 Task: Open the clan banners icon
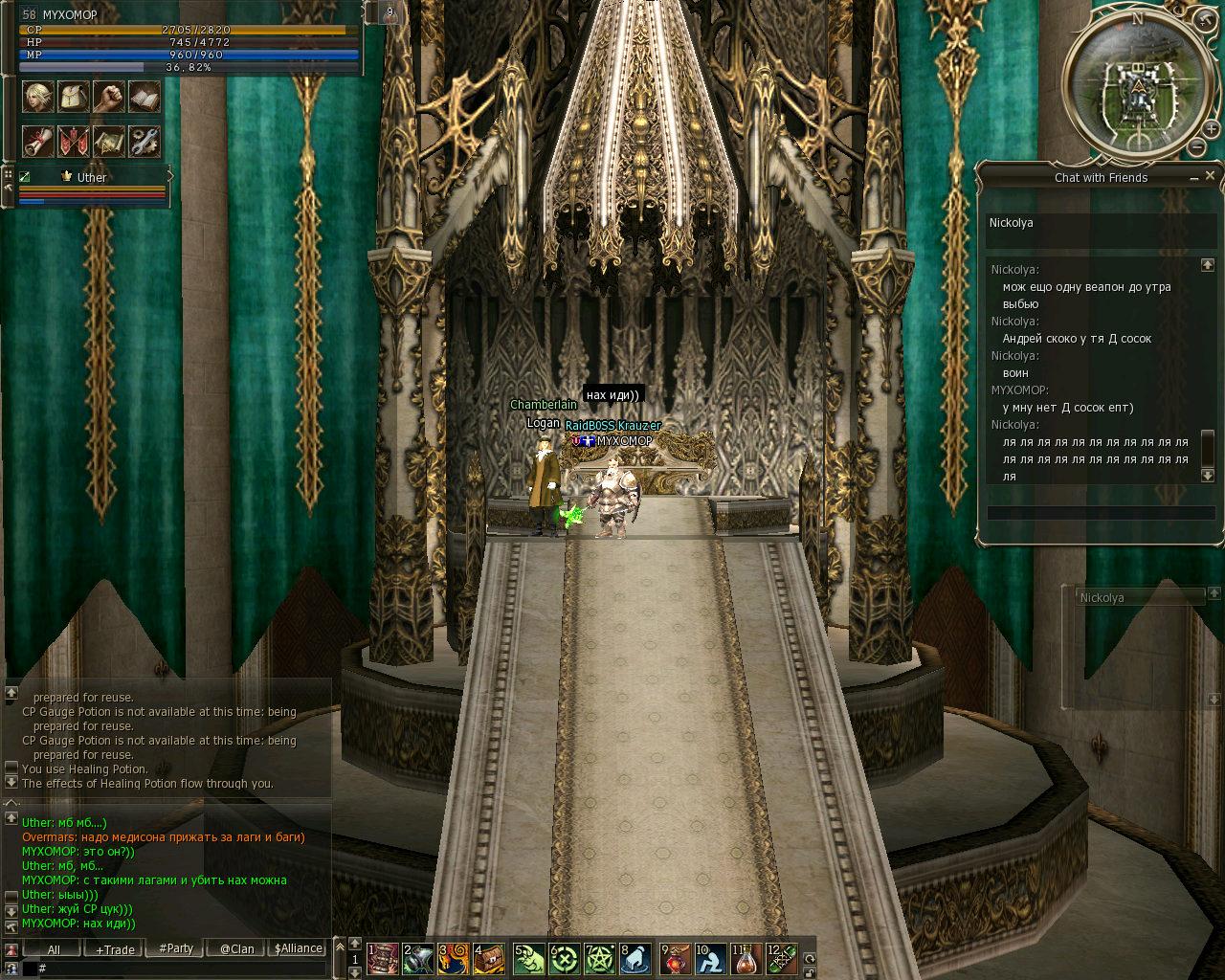click(x=74, y=142)
